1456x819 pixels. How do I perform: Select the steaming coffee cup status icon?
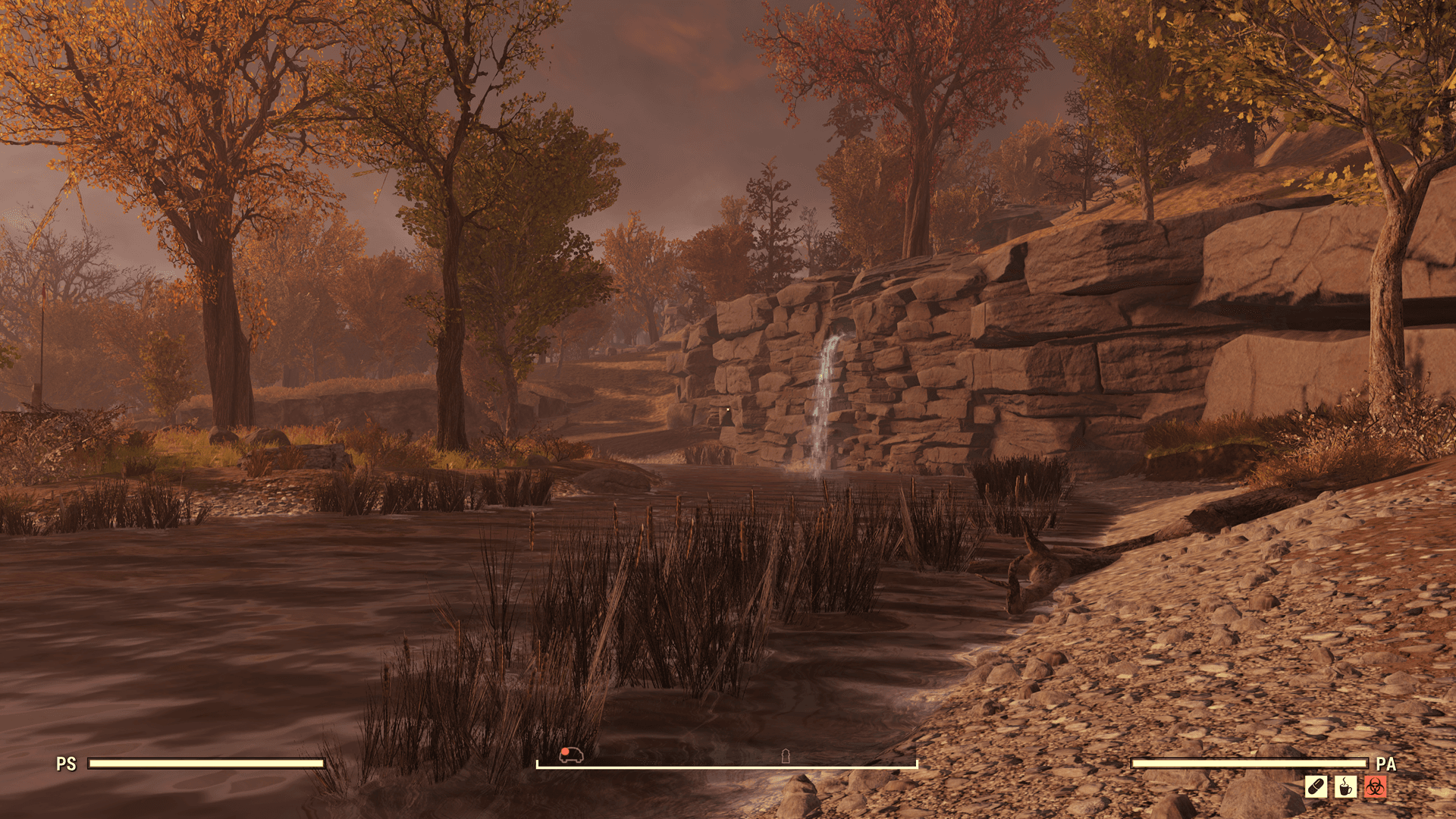coord(1345,786)
